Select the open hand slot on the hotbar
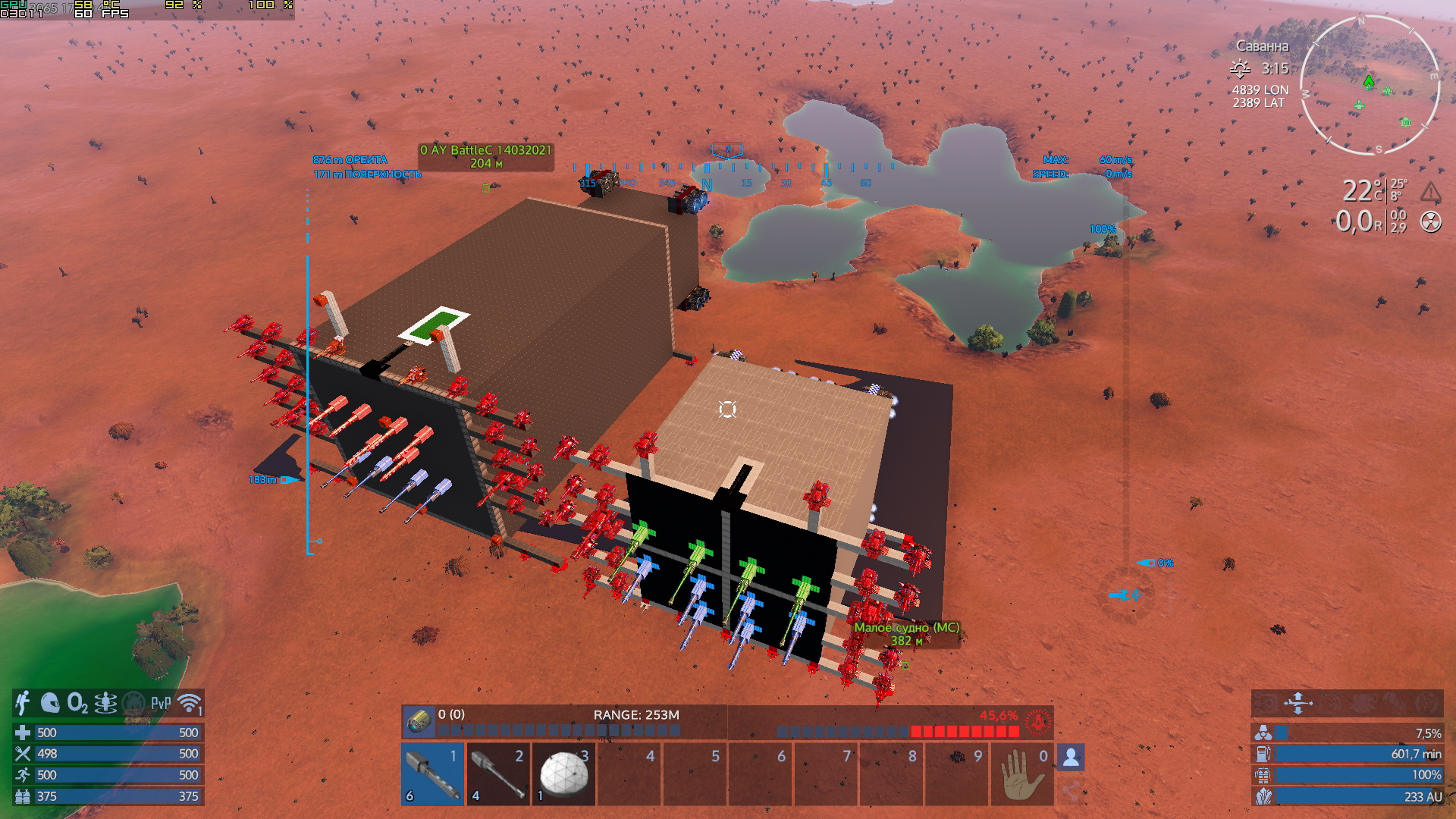The width and height of the screenshot is (1456, 819). (x=1021, y=774)
